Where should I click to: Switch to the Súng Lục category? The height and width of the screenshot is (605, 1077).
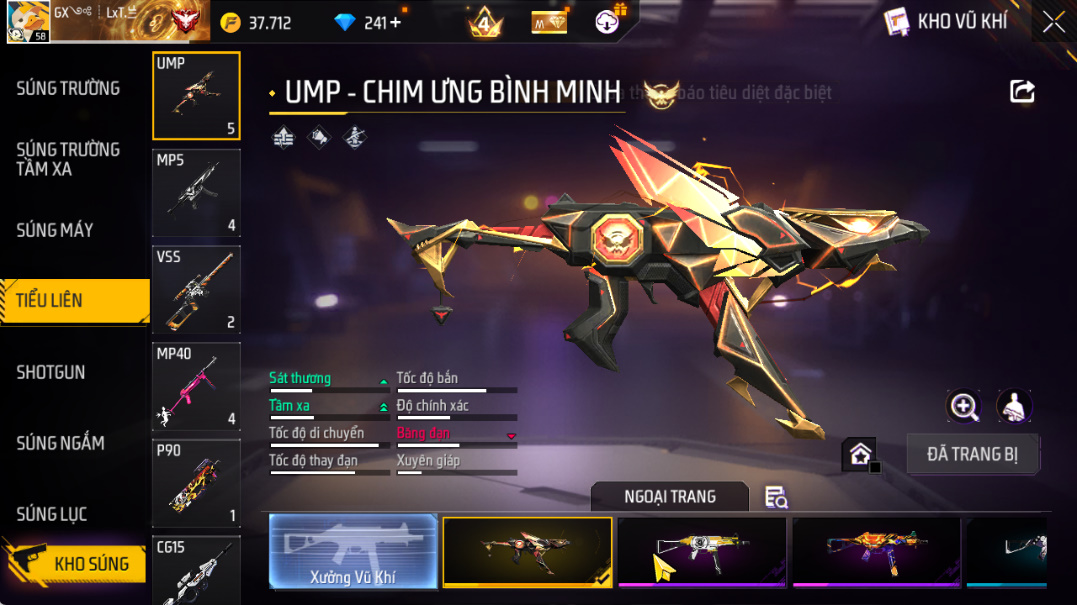[x=52, y=514]
